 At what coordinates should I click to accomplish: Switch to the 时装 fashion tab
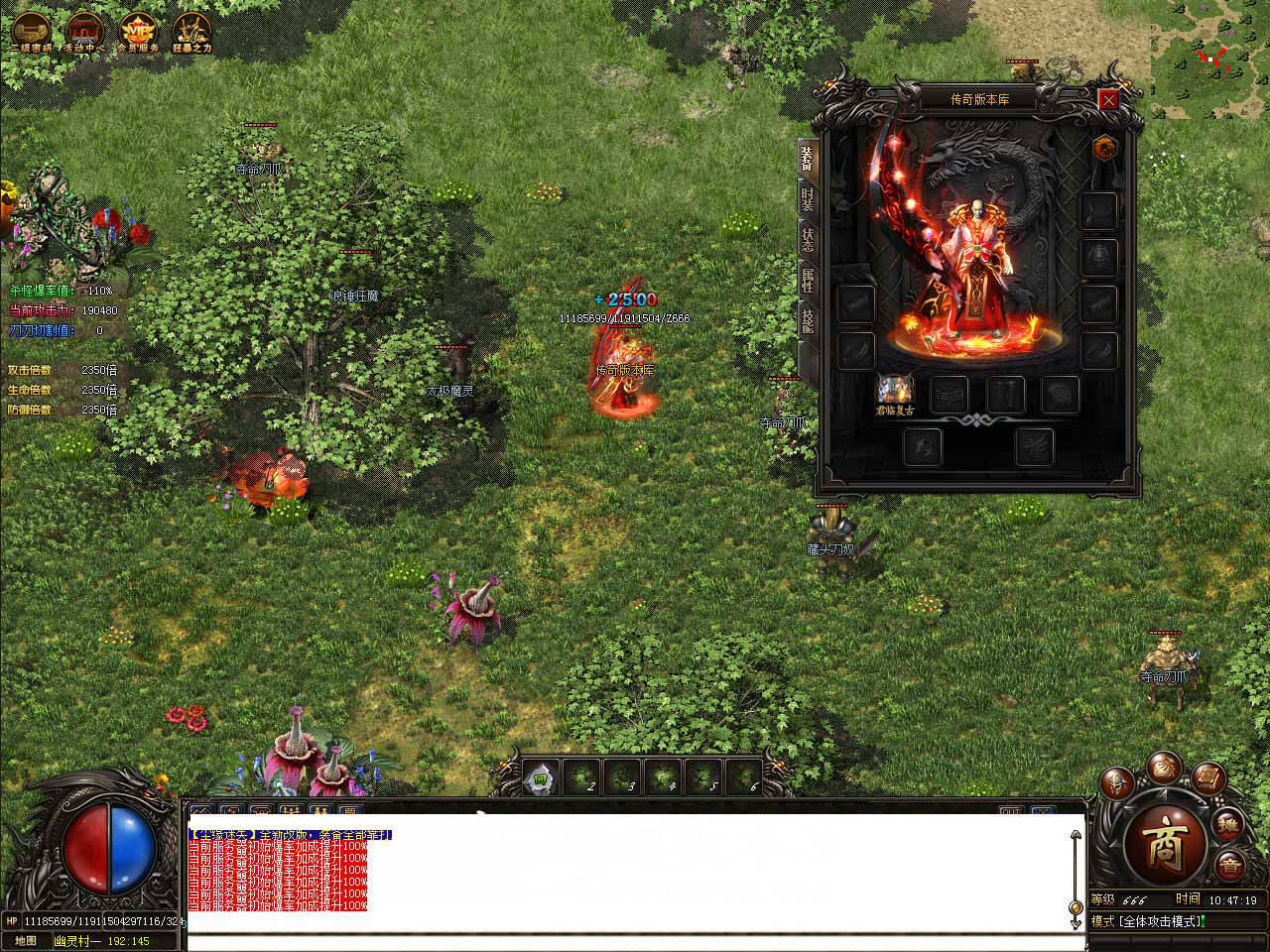pyautogui.click(x=807, y=199)
